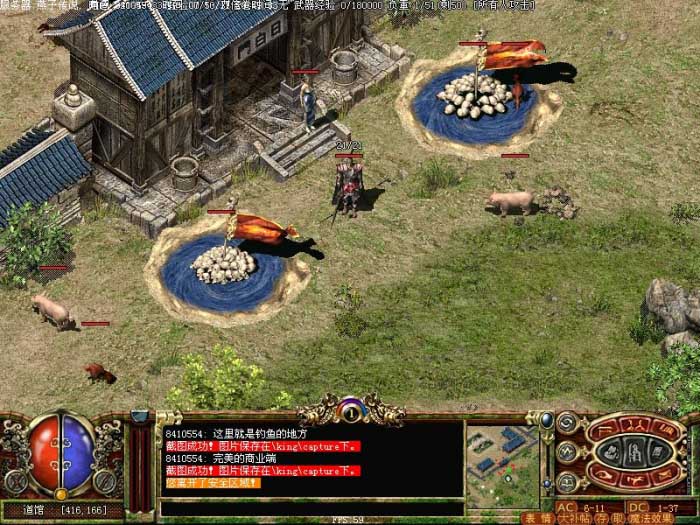Click the round swirling arrows button
The height and width of the screenshot is (525, 700).
569,423
